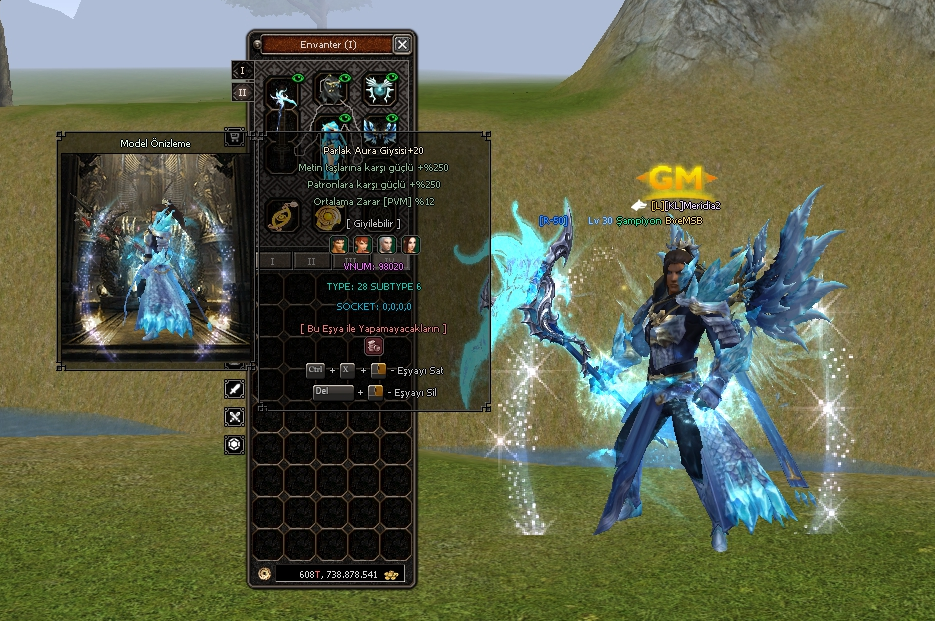Switch to equipment page I tab
This screenshot has height=621, width=935.
click(x=242, y=71)
